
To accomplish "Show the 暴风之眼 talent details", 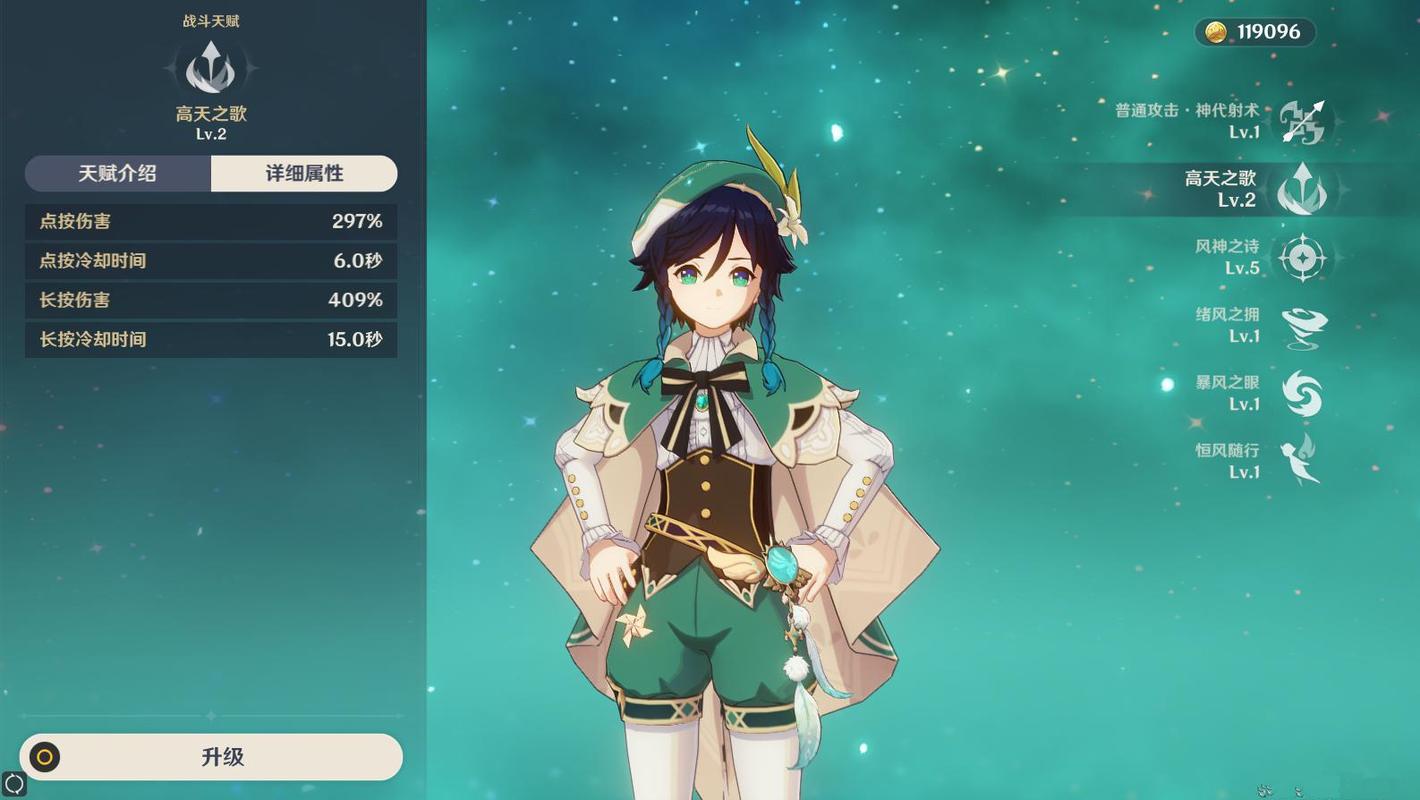I will (x=1302, y=394).
